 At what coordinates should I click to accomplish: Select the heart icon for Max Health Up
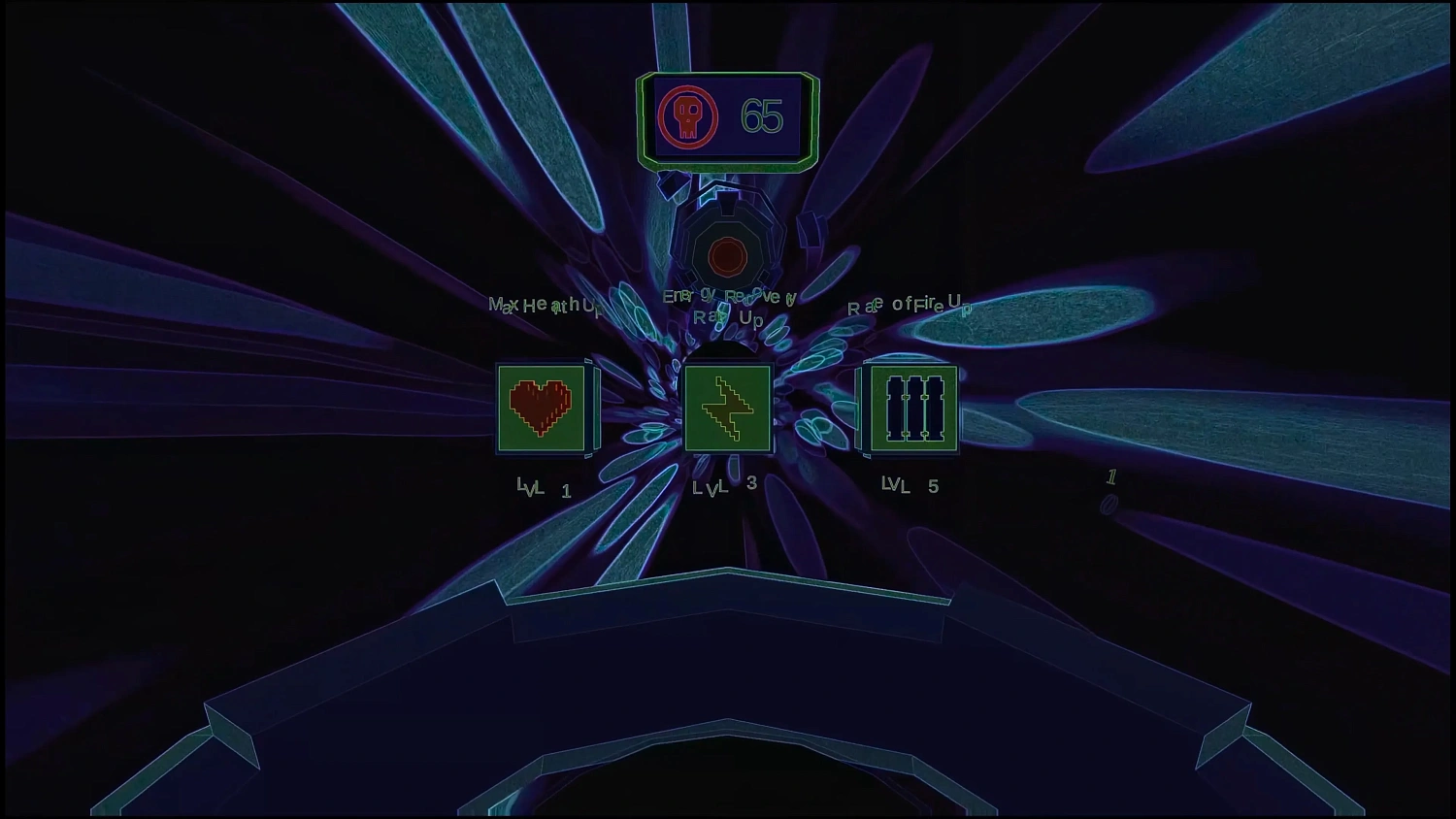(x=541, y=408)
